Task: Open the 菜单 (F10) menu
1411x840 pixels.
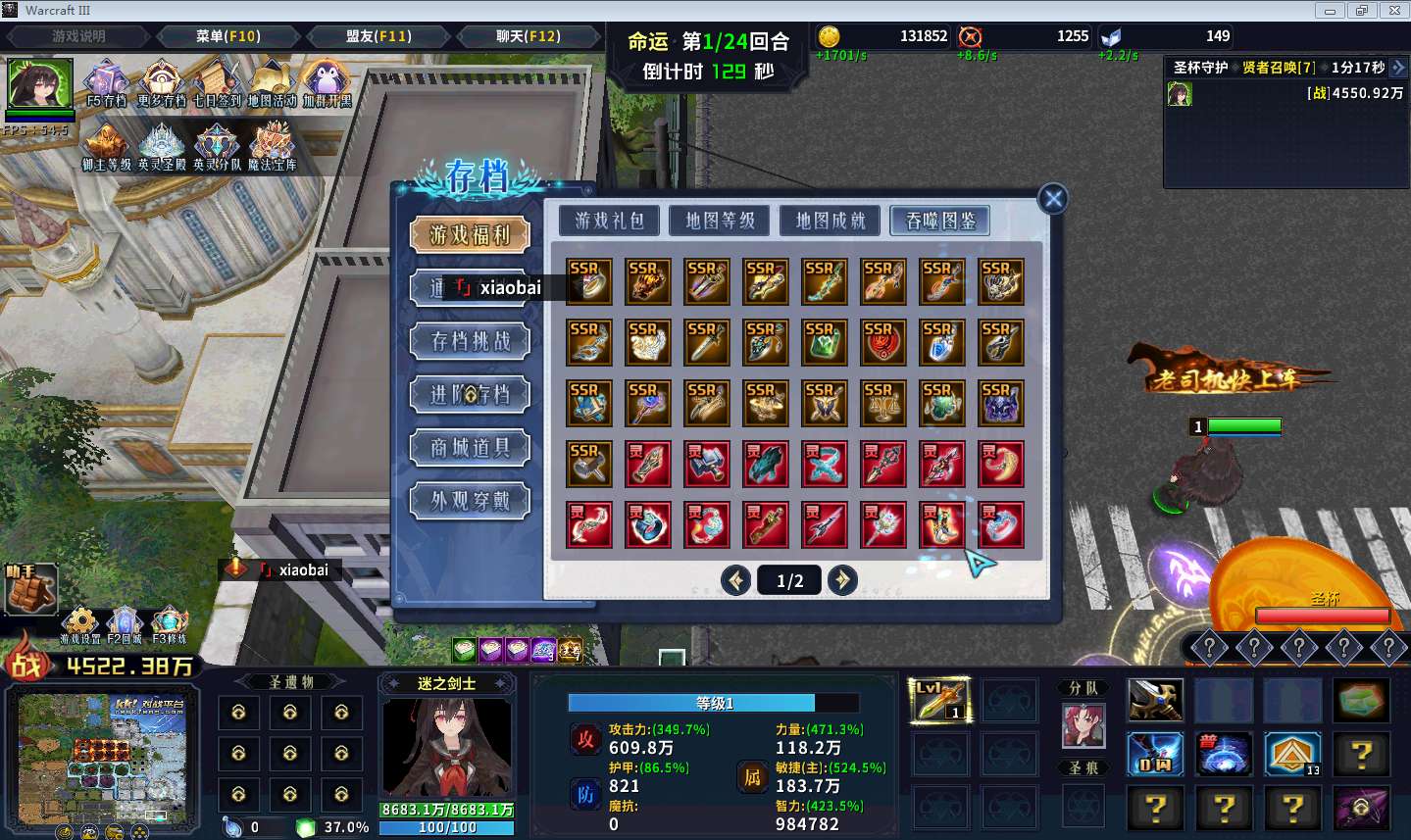Action: pyautogui.click(x=227, y=36)
